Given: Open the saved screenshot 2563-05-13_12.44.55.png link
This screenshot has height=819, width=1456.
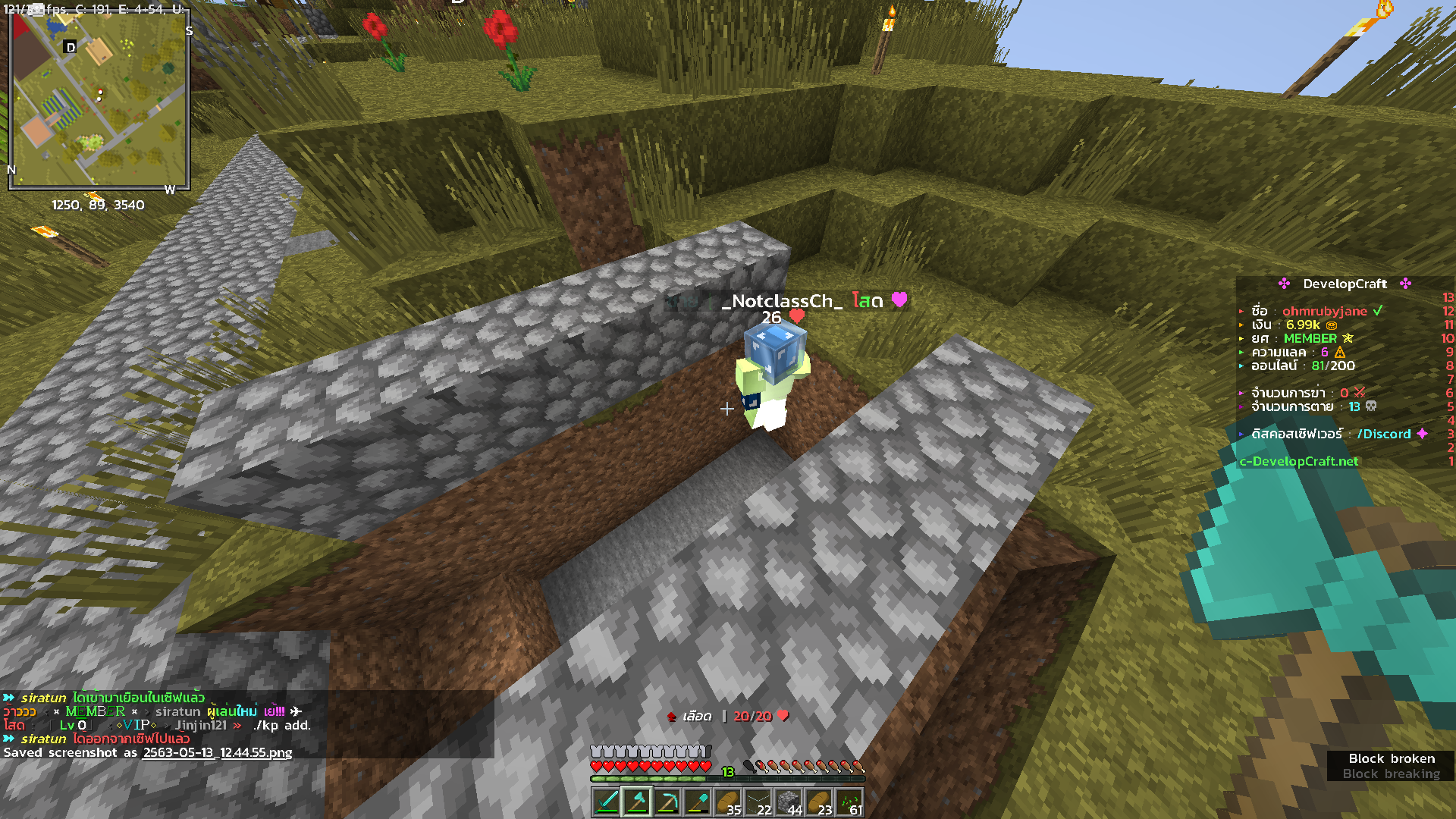Looking at the screenshot, I should click(216, 752).
